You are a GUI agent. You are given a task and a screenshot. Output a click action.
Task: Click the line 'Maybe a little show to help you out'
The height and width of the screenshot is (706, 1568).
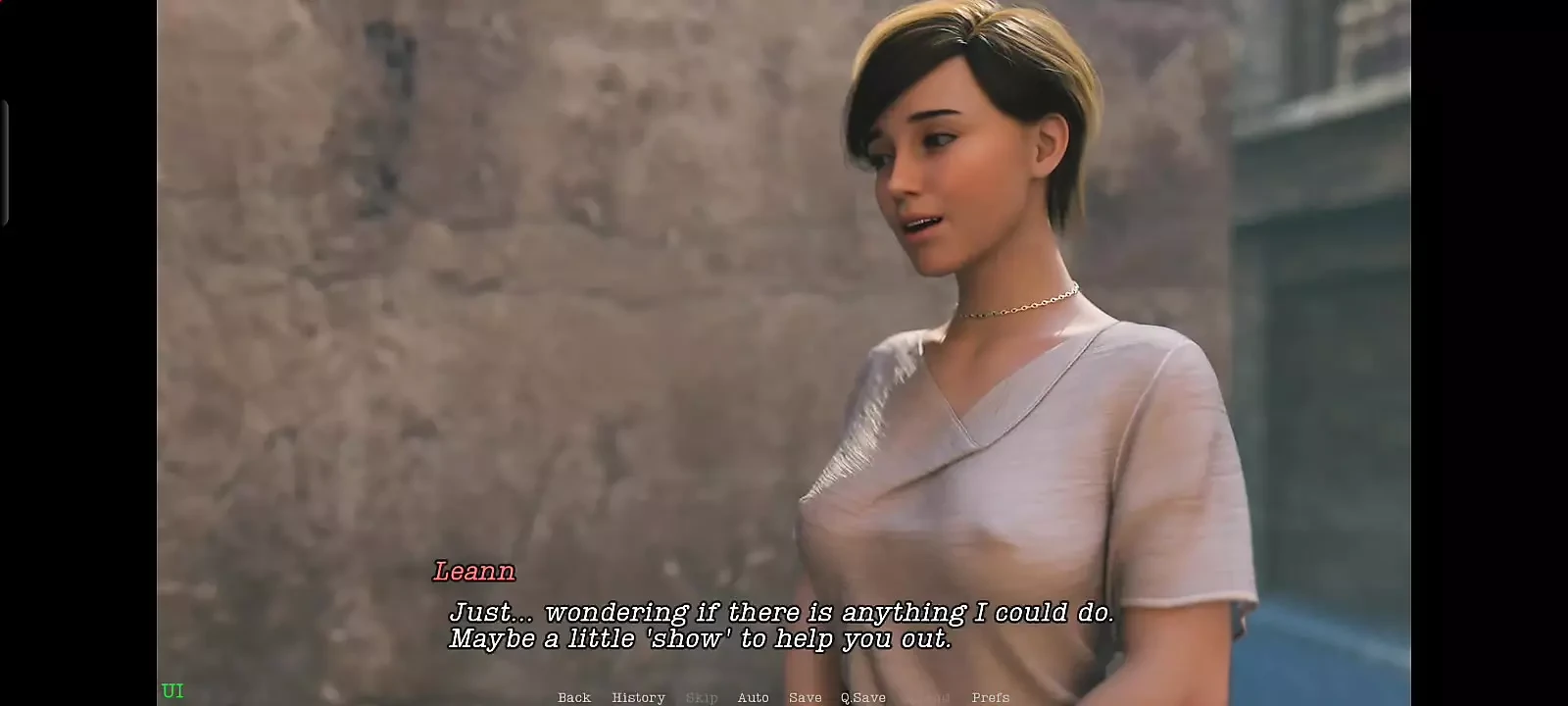pos(700,638)
